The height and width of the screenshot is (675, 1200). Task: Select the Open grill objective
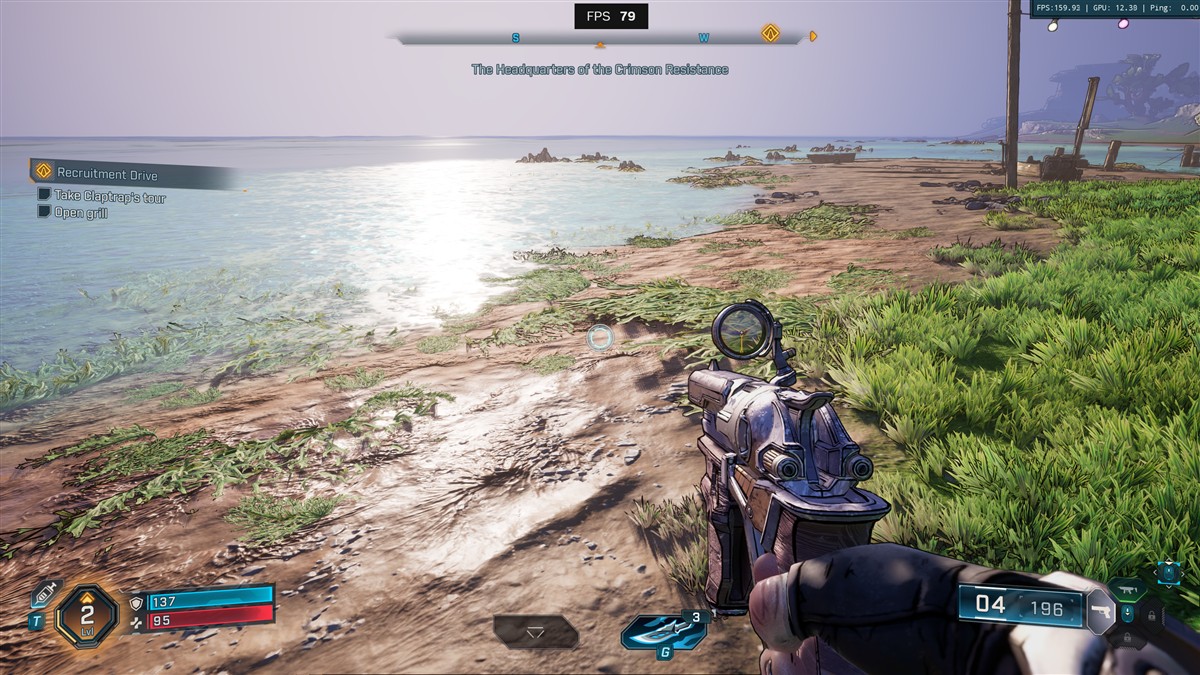(81, 213)
